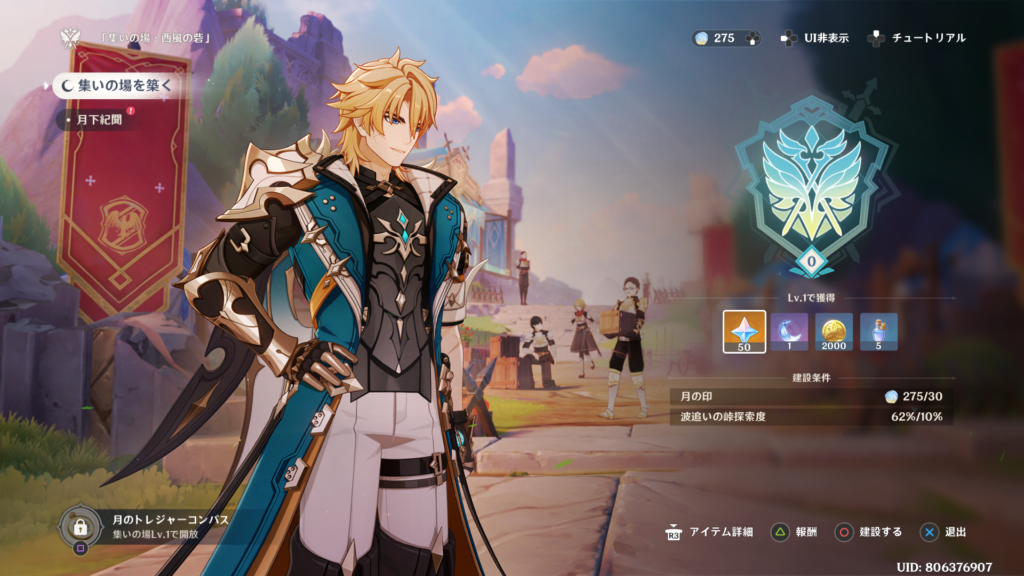This screenshot has height=576, width=1024.
Task: Select the blue bottle reward showing 5
Action: [879, 332]
